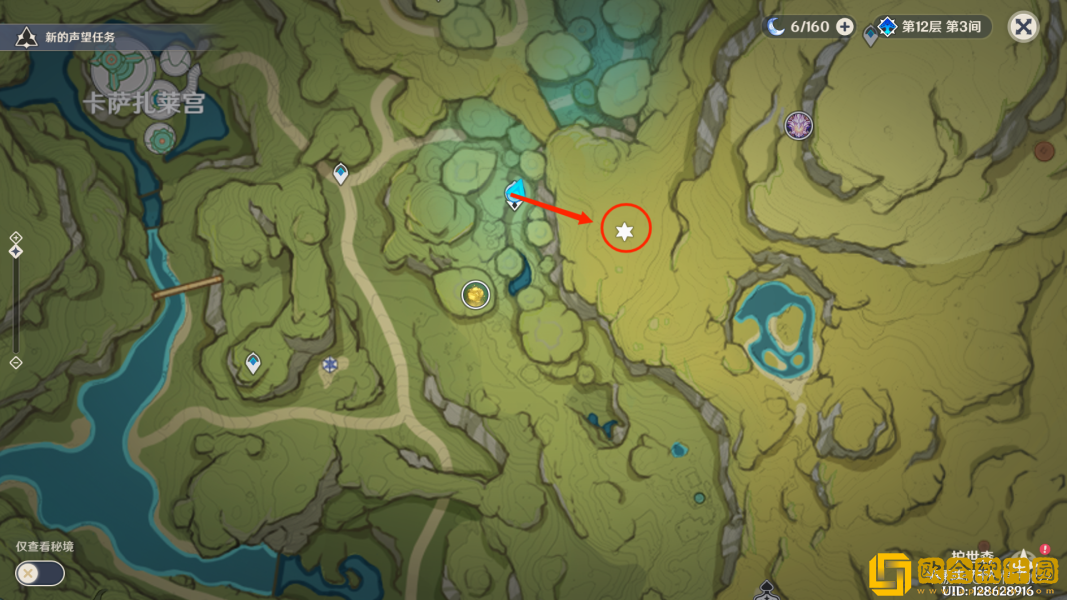Select the teleport waypoint near the river bridge

pos(253,363)
